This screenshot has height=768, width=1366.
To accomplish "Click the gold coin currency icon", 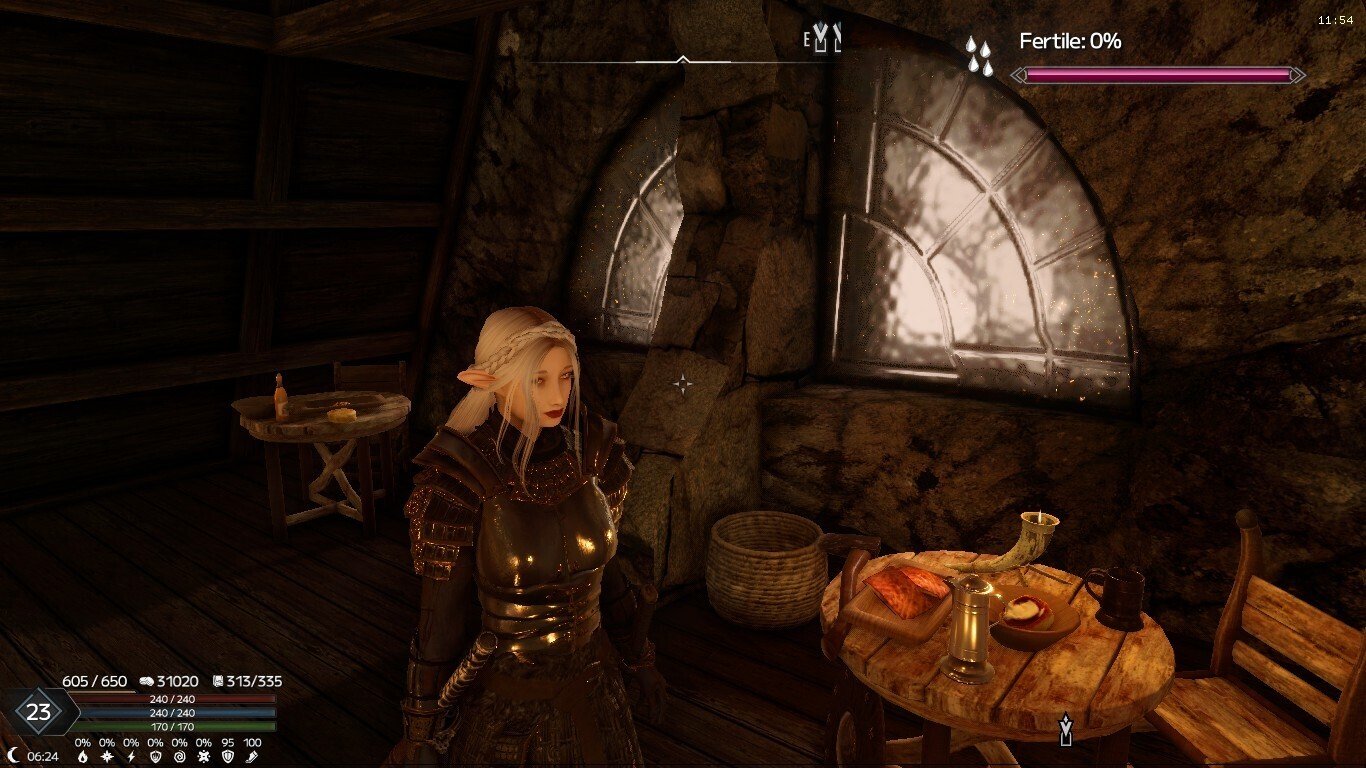I will click(x=148, y=681).
